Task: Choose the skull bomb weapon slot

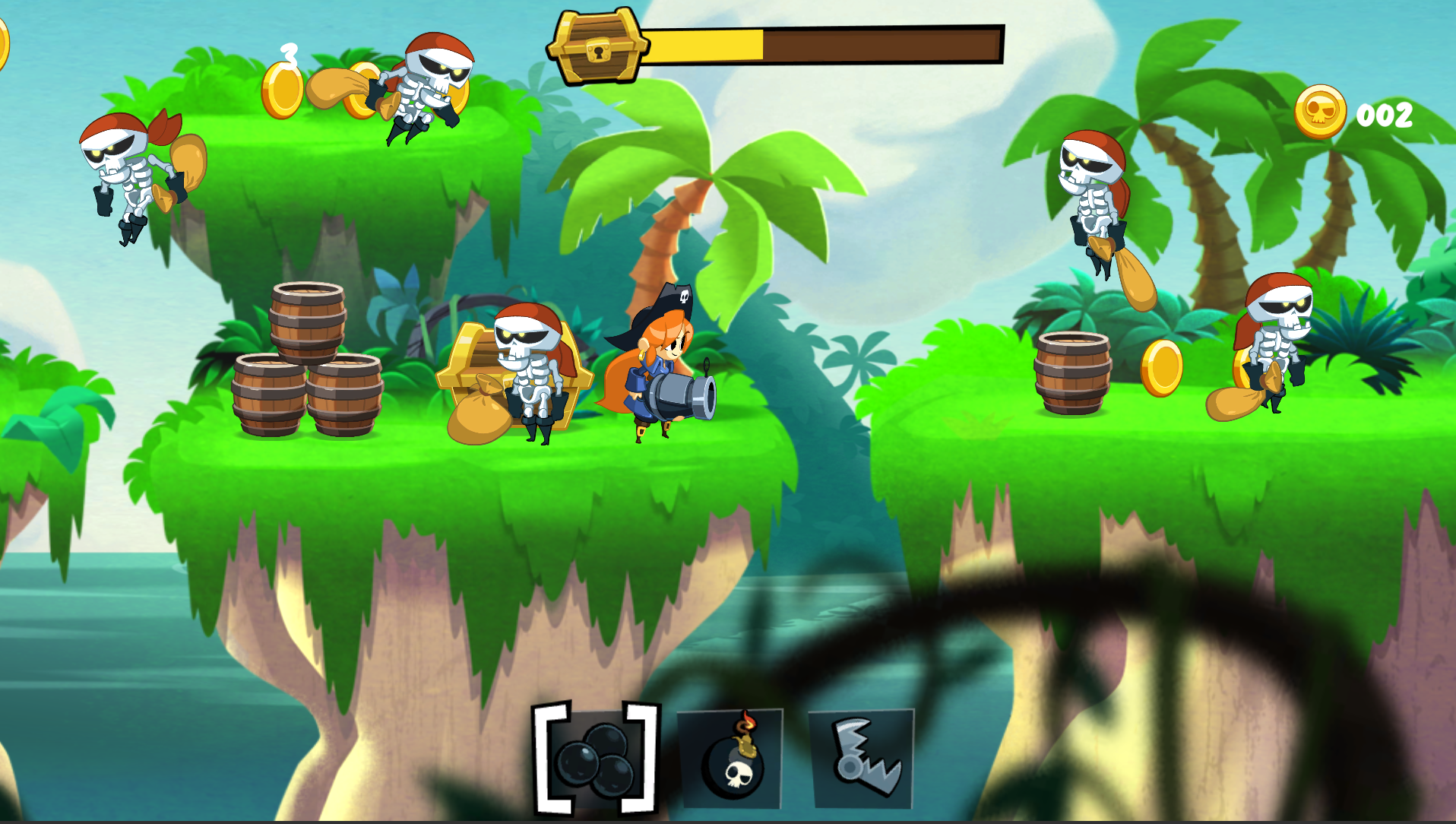Action: (x=730, y=759)
